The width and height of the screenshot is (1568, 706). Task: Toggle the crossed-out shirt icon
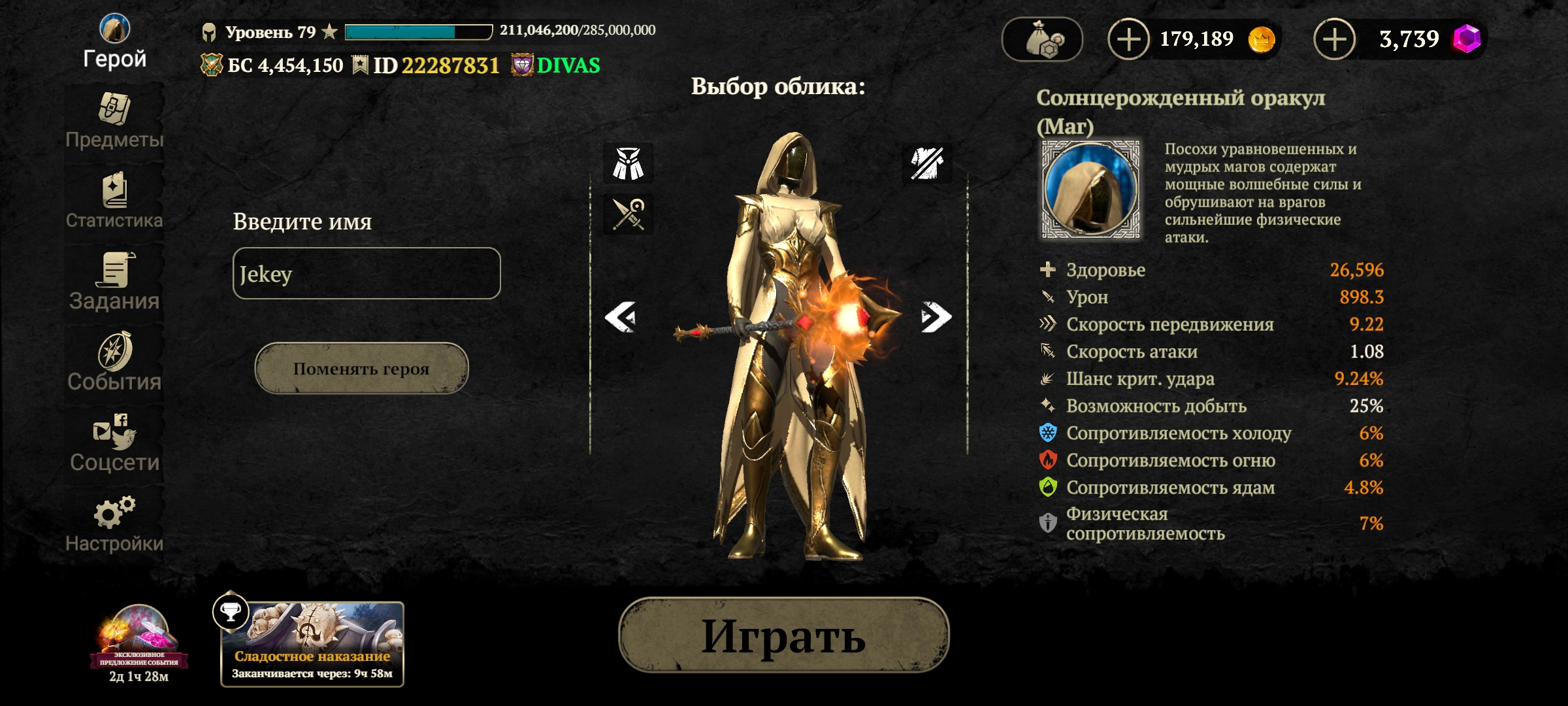(927, 163)
